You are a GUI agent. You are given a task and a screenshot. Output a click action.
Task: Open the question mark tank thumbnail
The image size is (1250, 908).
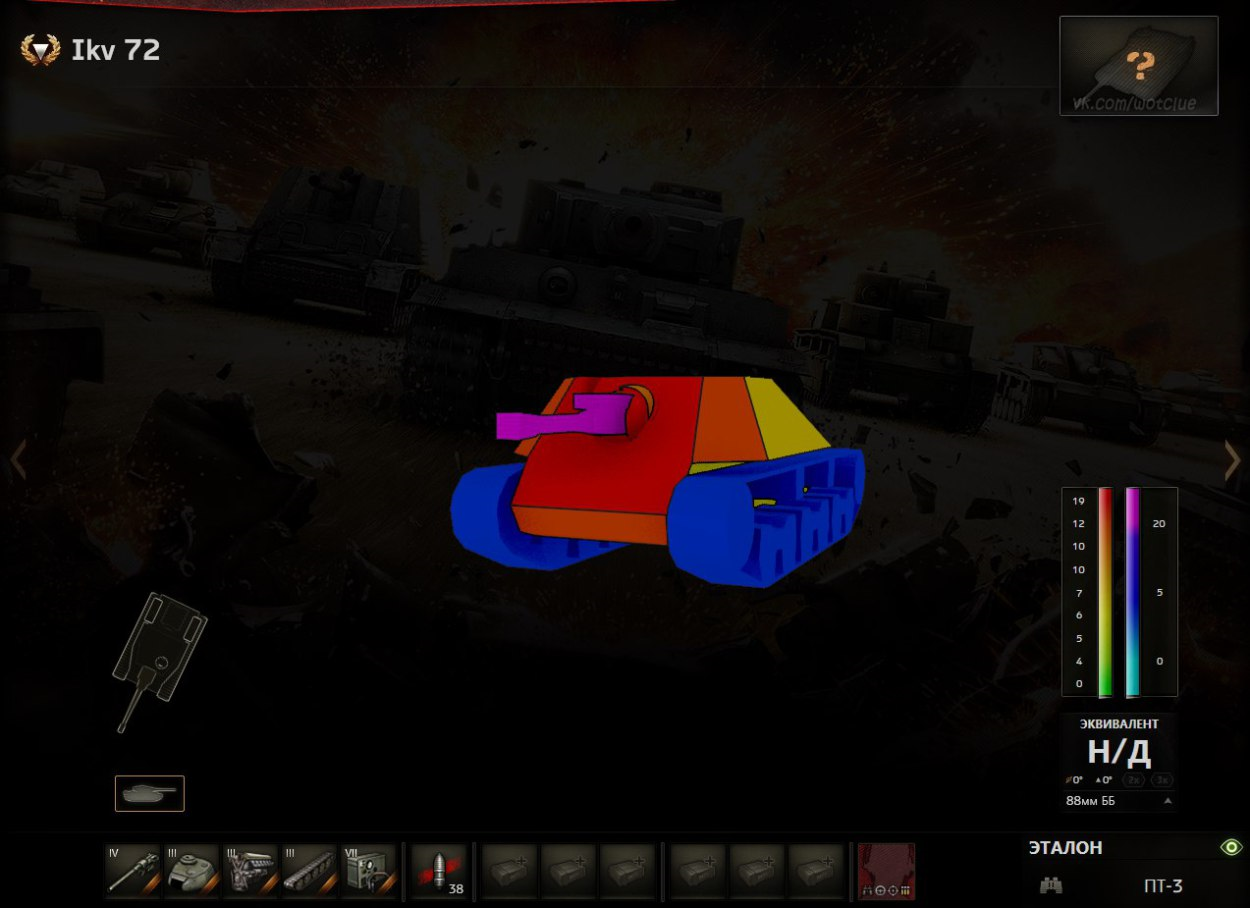point(1139,66)
